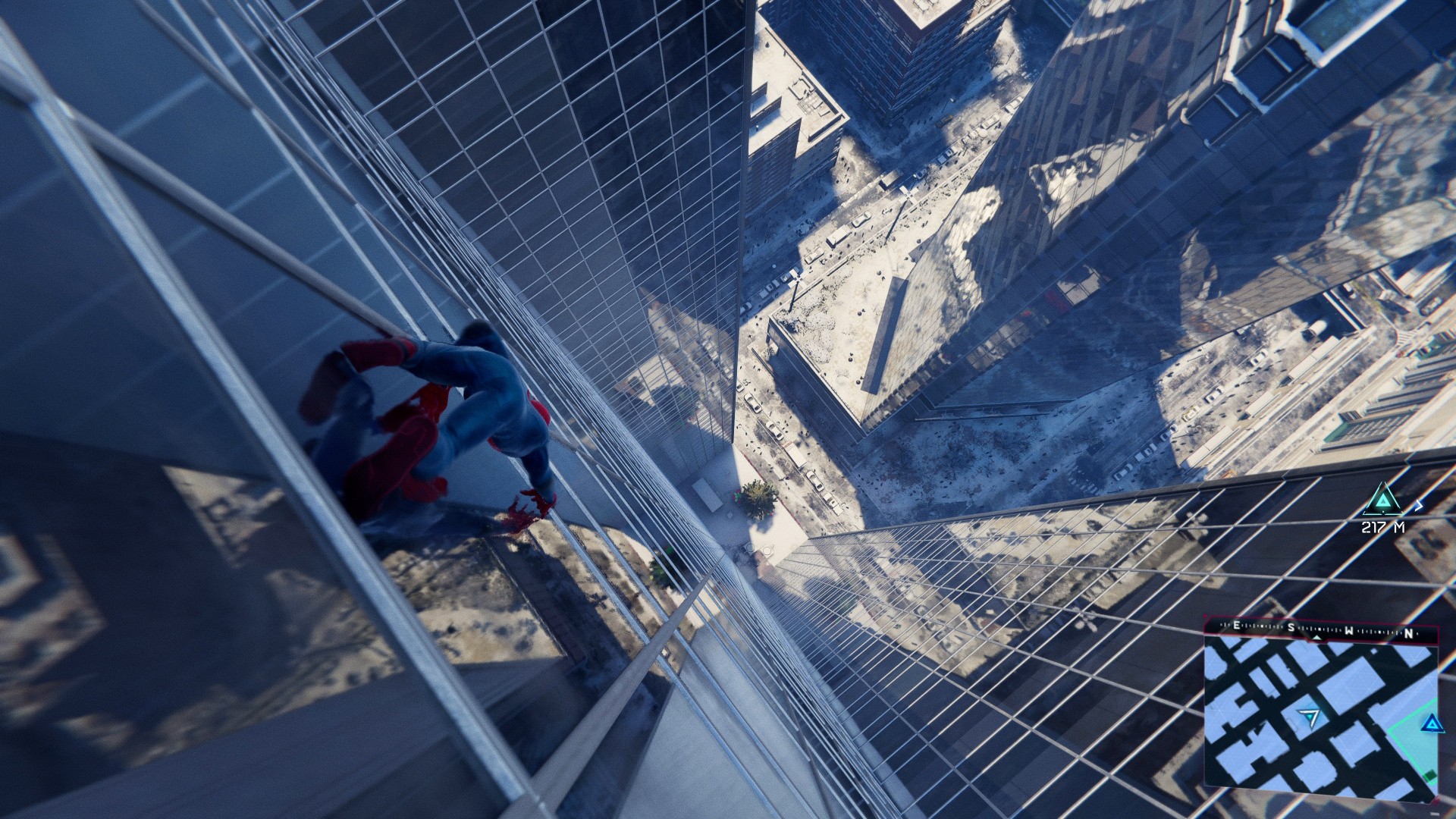Click the blue objective marker on the minimap edge
The height and width of the screenshot is (819, 1456).
point(1429,722)
